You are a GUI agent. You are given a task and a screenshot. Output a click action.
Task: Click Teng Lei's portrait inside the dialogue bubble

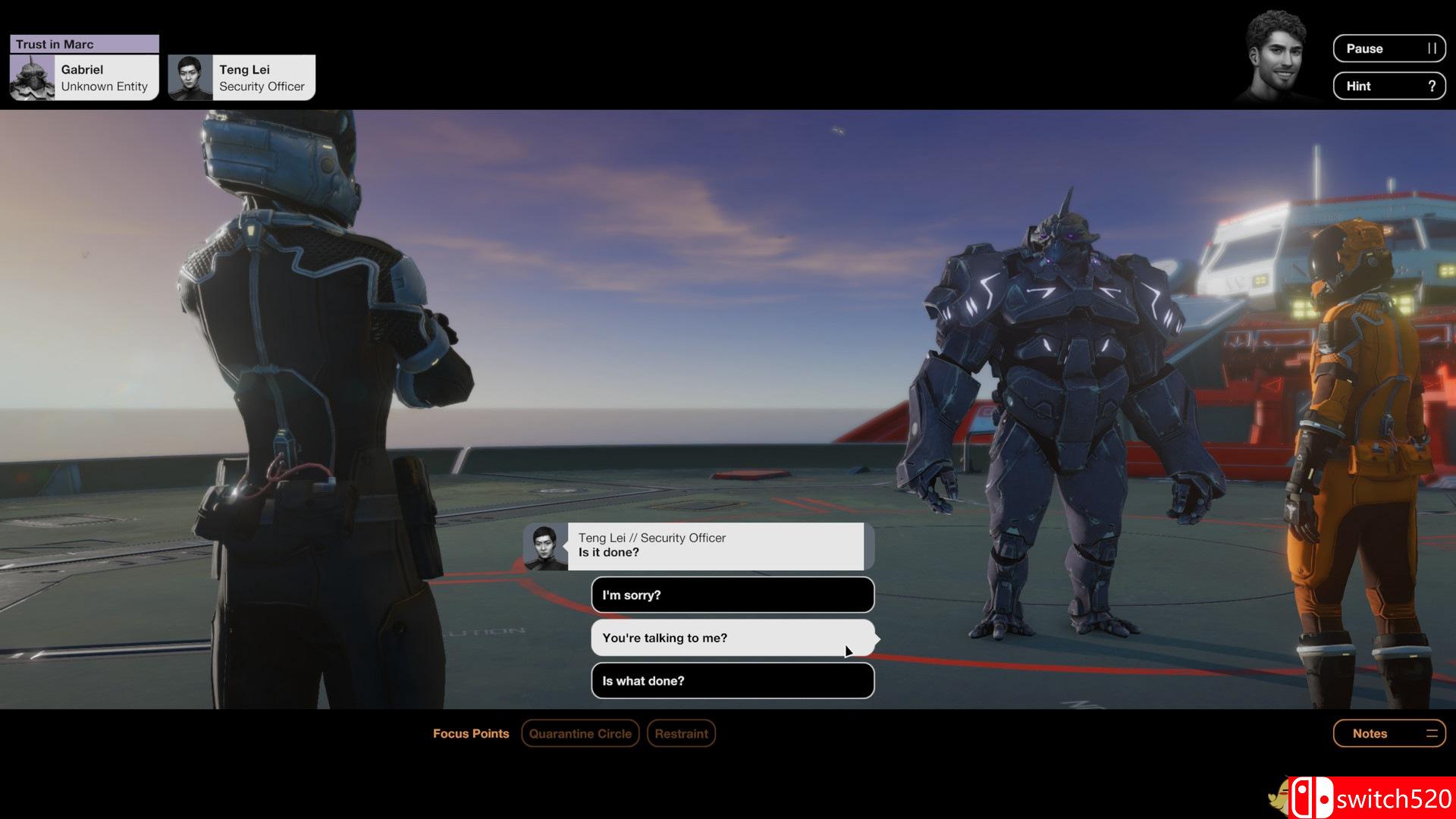pyautogui.click(x=544, y=545)
